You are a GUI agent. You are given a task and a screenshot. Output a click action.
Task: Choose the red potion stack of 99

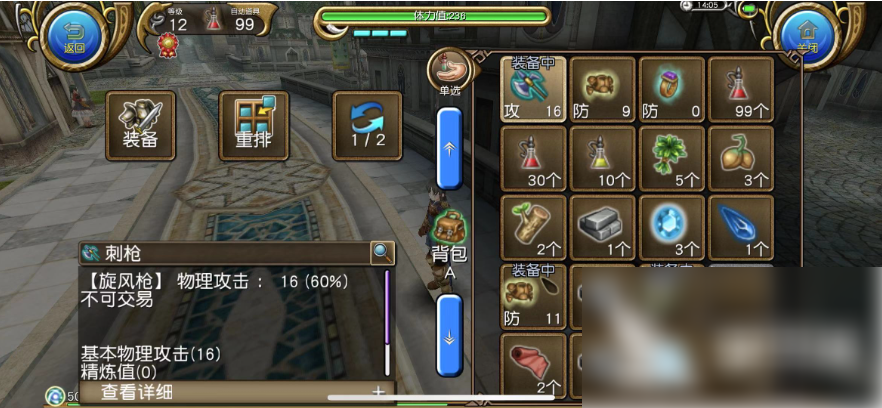click(x=741, y=89)
